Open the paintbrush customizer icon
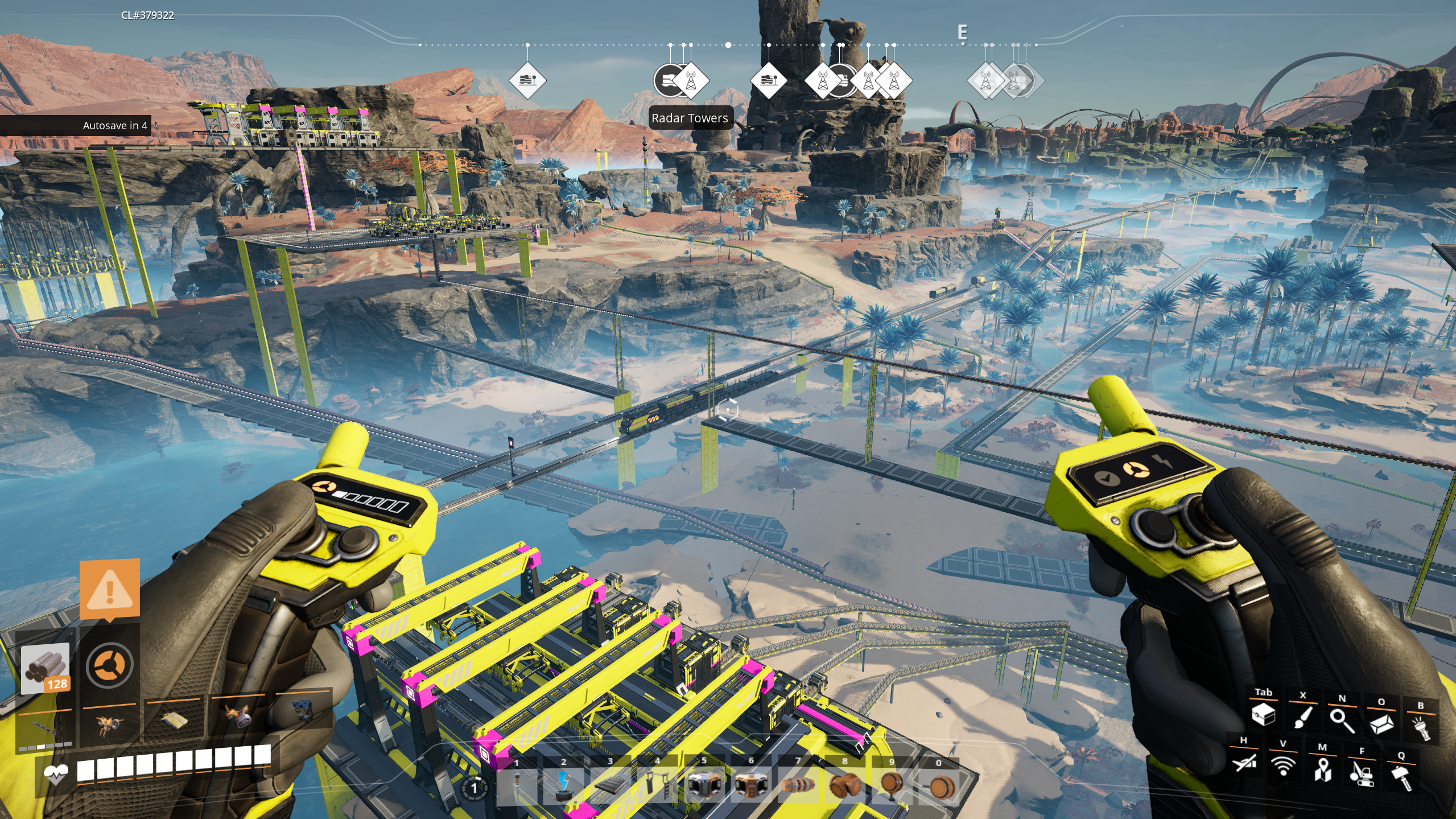This screenshot has height=819, width=1456. pos(1302,717)
